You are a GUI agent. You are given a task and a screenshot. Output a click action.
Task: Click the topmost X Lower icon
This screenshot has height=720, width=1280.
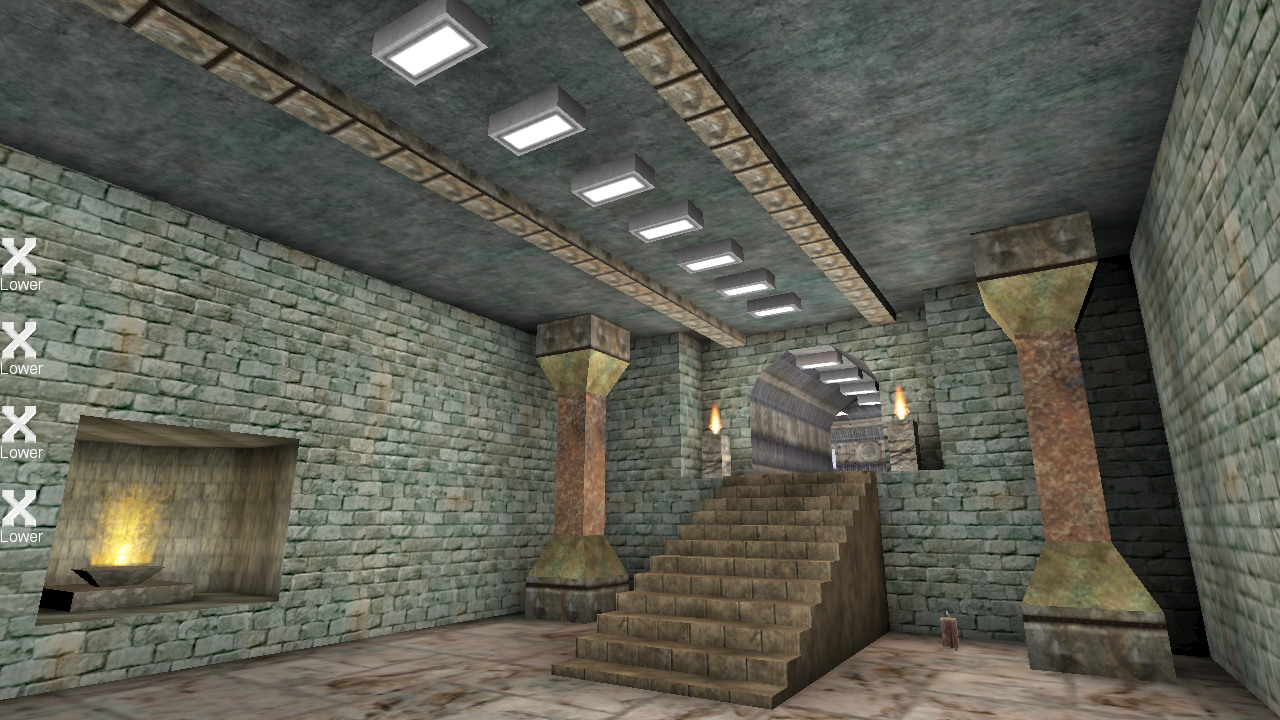(x=18, y=256)
